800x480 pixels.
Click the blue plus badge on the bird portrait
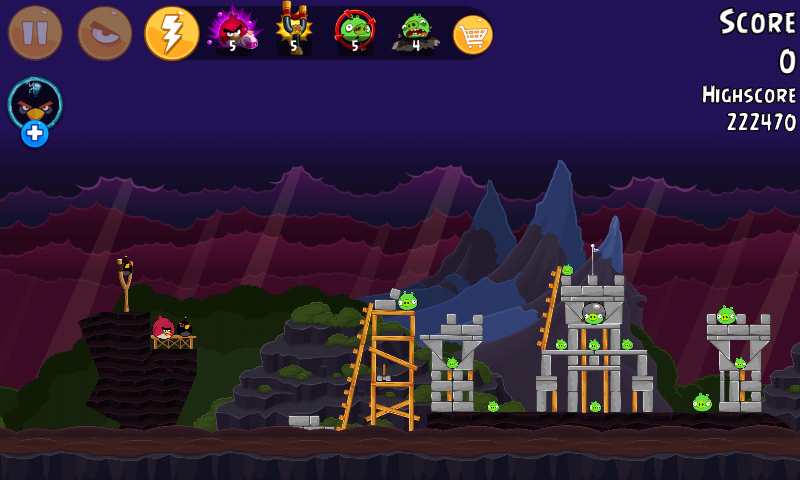tap(35, 133)
